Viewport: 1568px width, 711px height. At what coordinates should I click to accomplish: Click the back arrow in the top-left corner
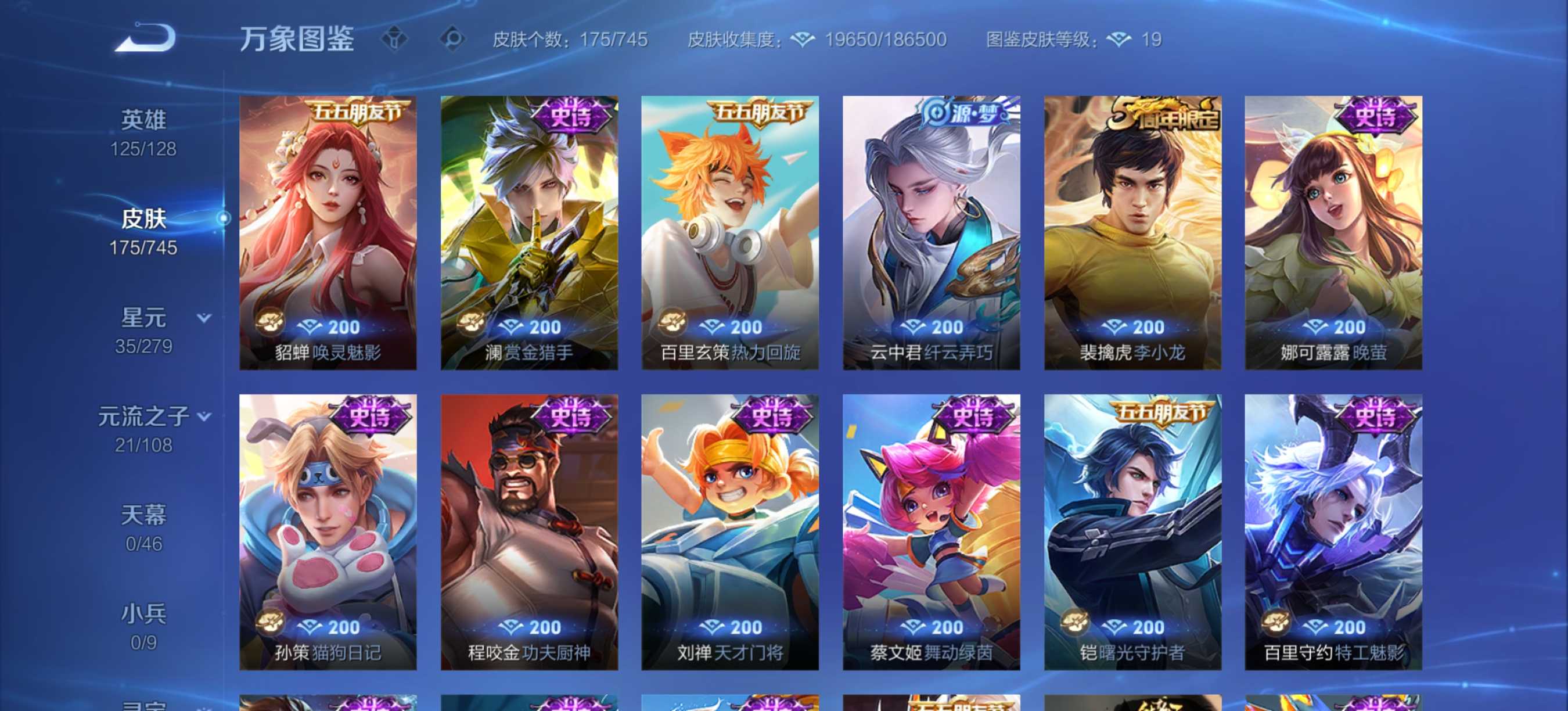(x=143, y=39)
